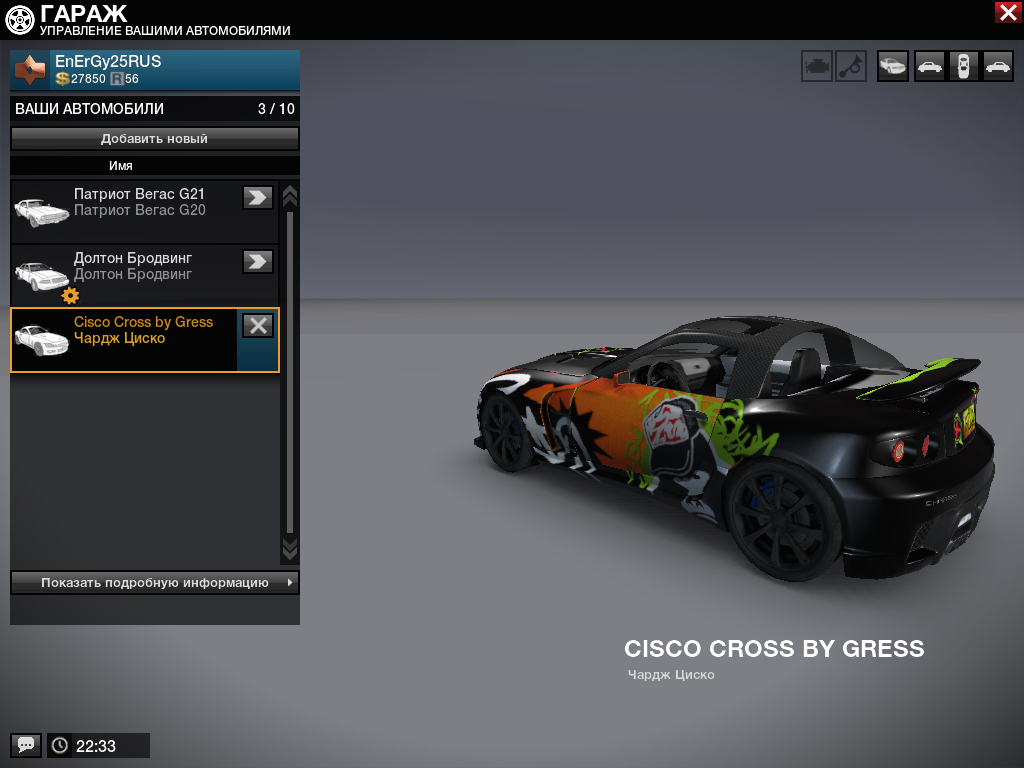Switch to the top-down car view
The image size is (1024, 768).
click(964, 66)
